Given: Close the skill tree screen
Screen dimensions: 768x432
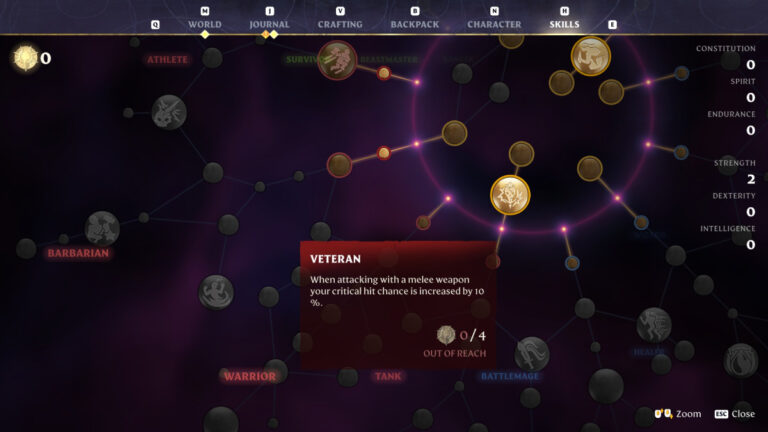Looking at the screenshot, I should tap(735, 414).
